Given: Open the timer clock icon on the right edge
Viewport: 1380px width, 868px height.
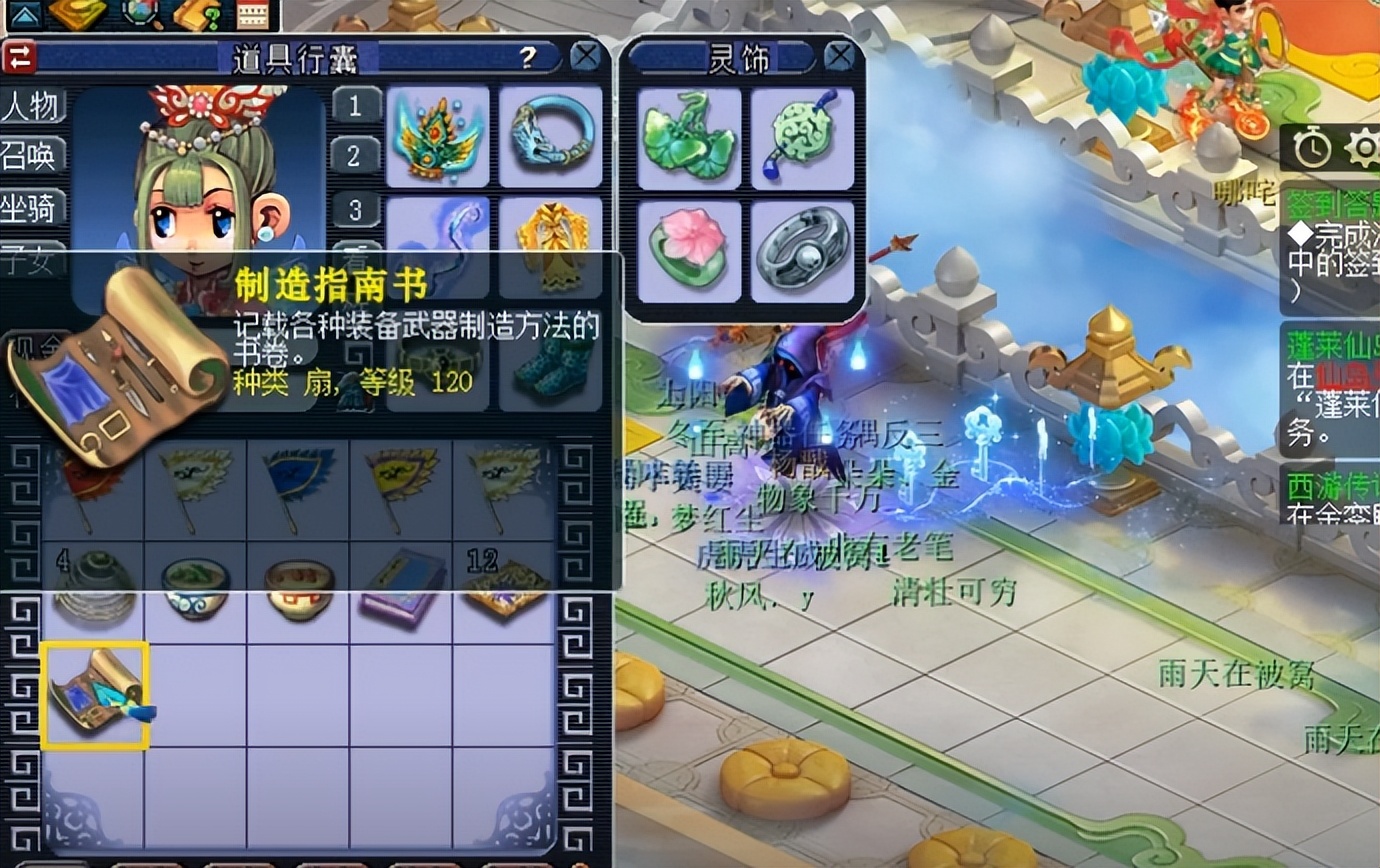Looking at the screenshot, I should tap(1313, 150).
